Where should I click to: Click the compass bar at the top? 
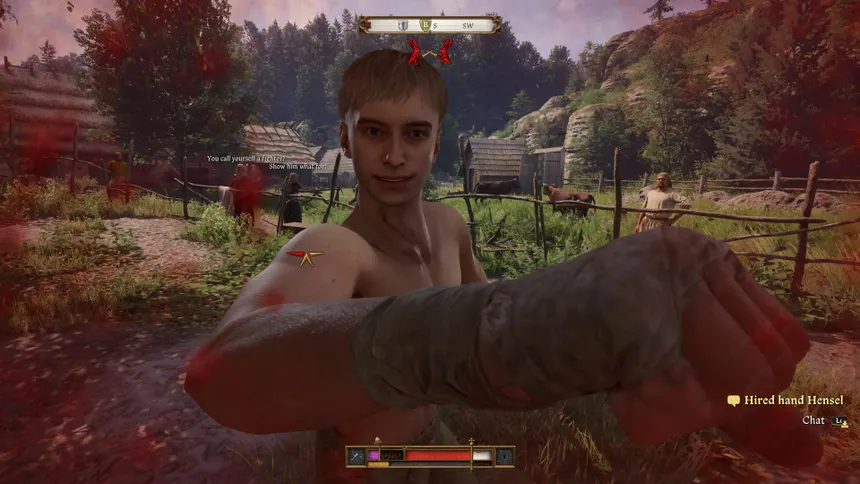coord(430,24)
